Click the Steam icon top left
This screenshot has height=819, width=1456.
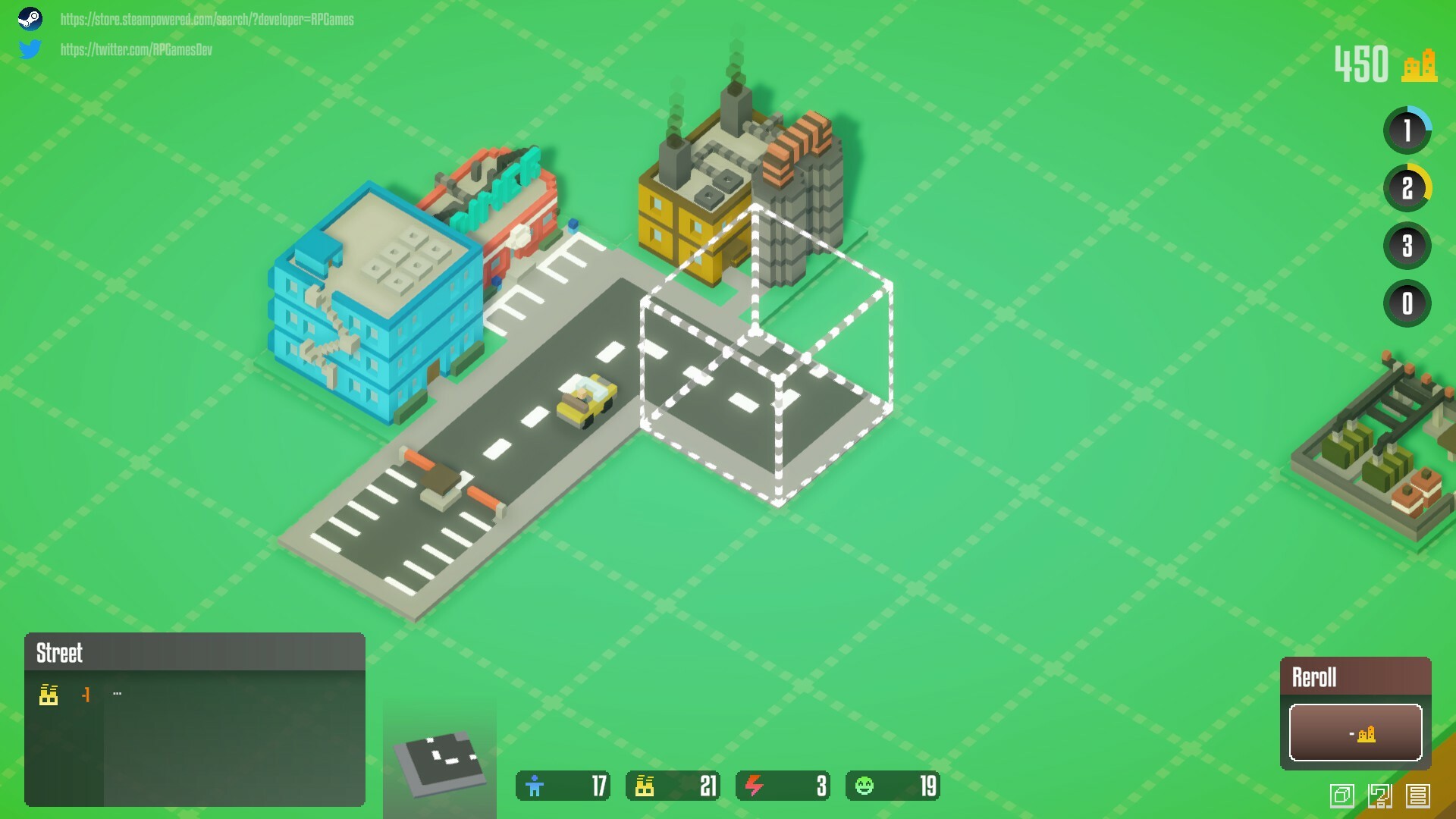point(31,19)
